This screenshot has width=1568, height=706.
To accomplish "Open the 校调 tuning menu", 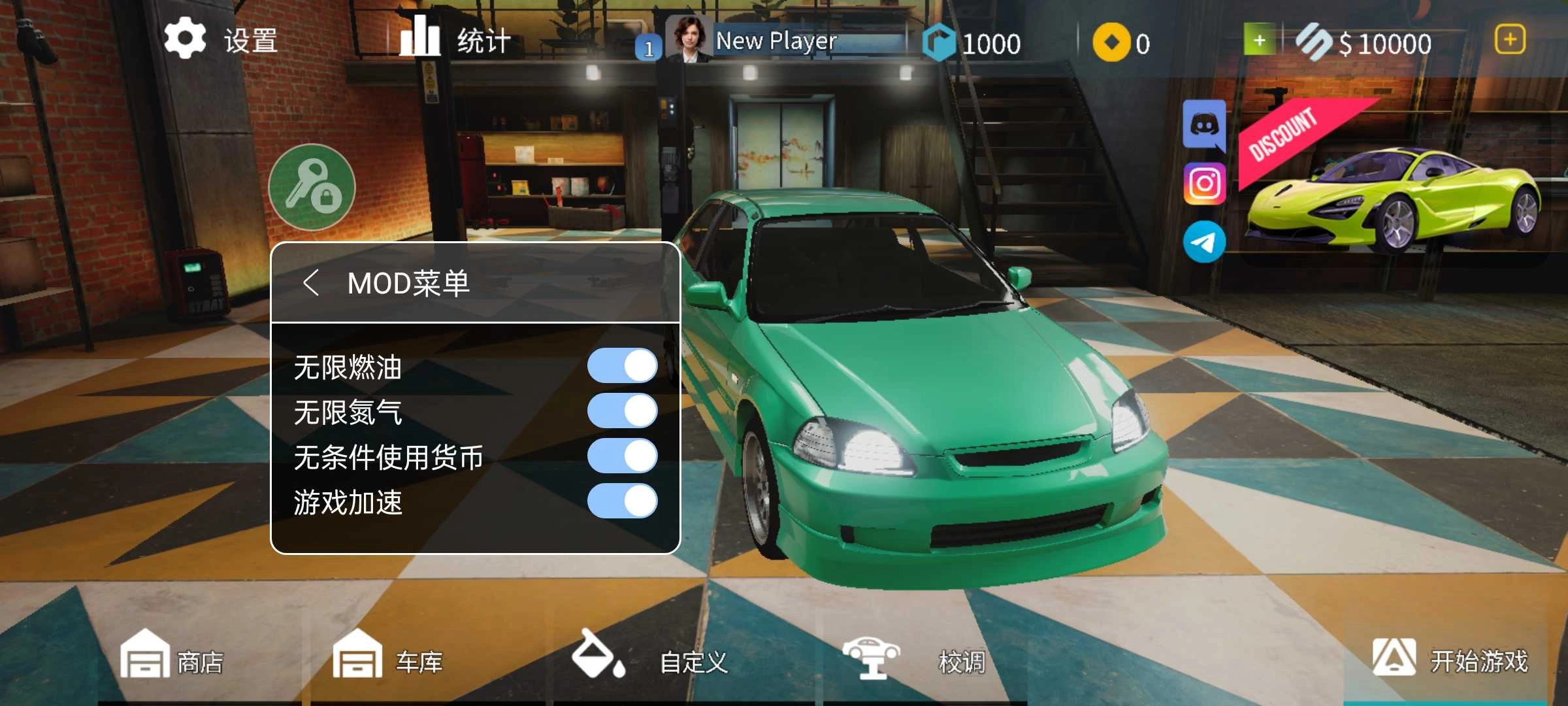I will tap(915, 660).
